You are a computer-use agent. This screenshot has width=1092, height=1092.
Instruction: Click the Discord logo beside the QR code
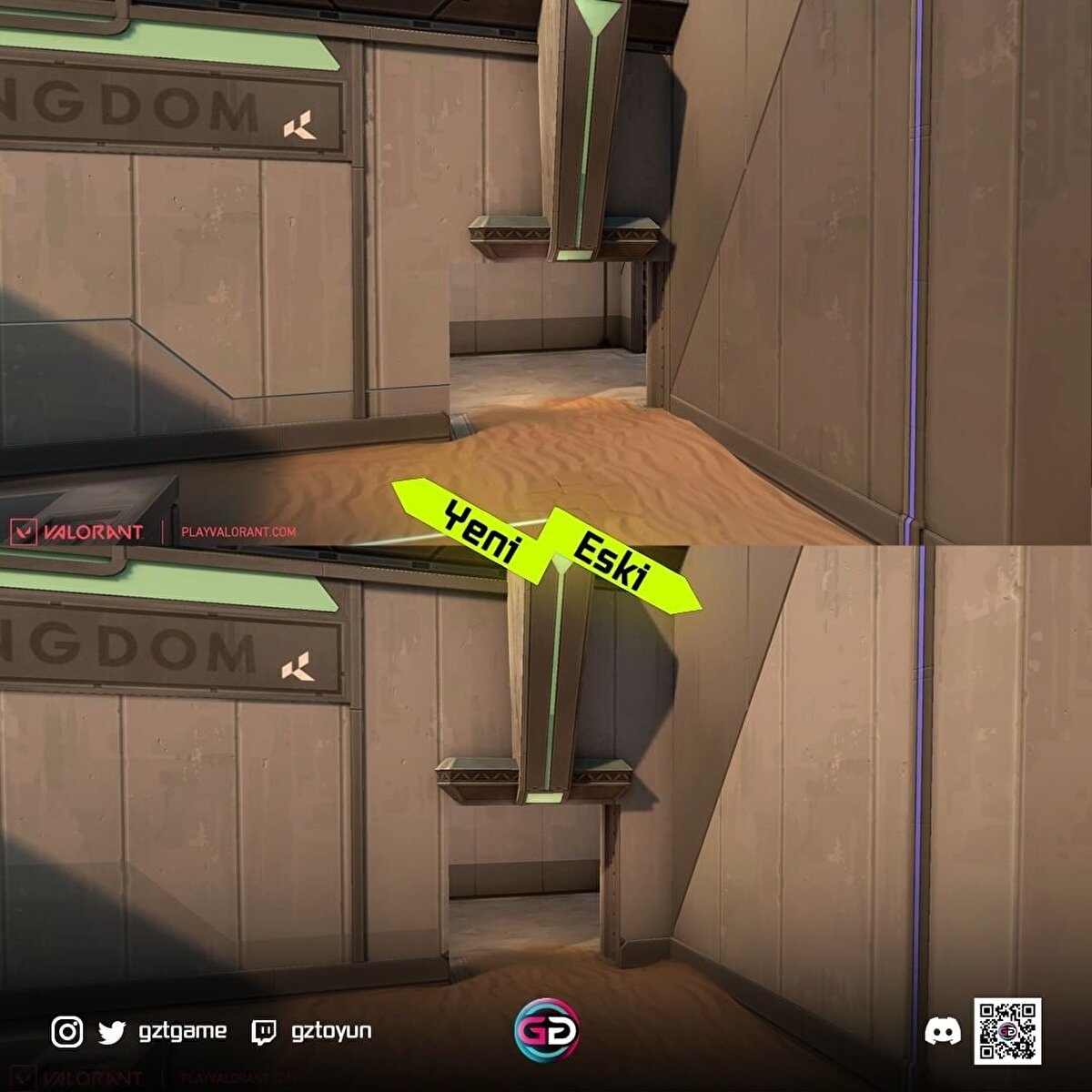(x=942, y=1032)
